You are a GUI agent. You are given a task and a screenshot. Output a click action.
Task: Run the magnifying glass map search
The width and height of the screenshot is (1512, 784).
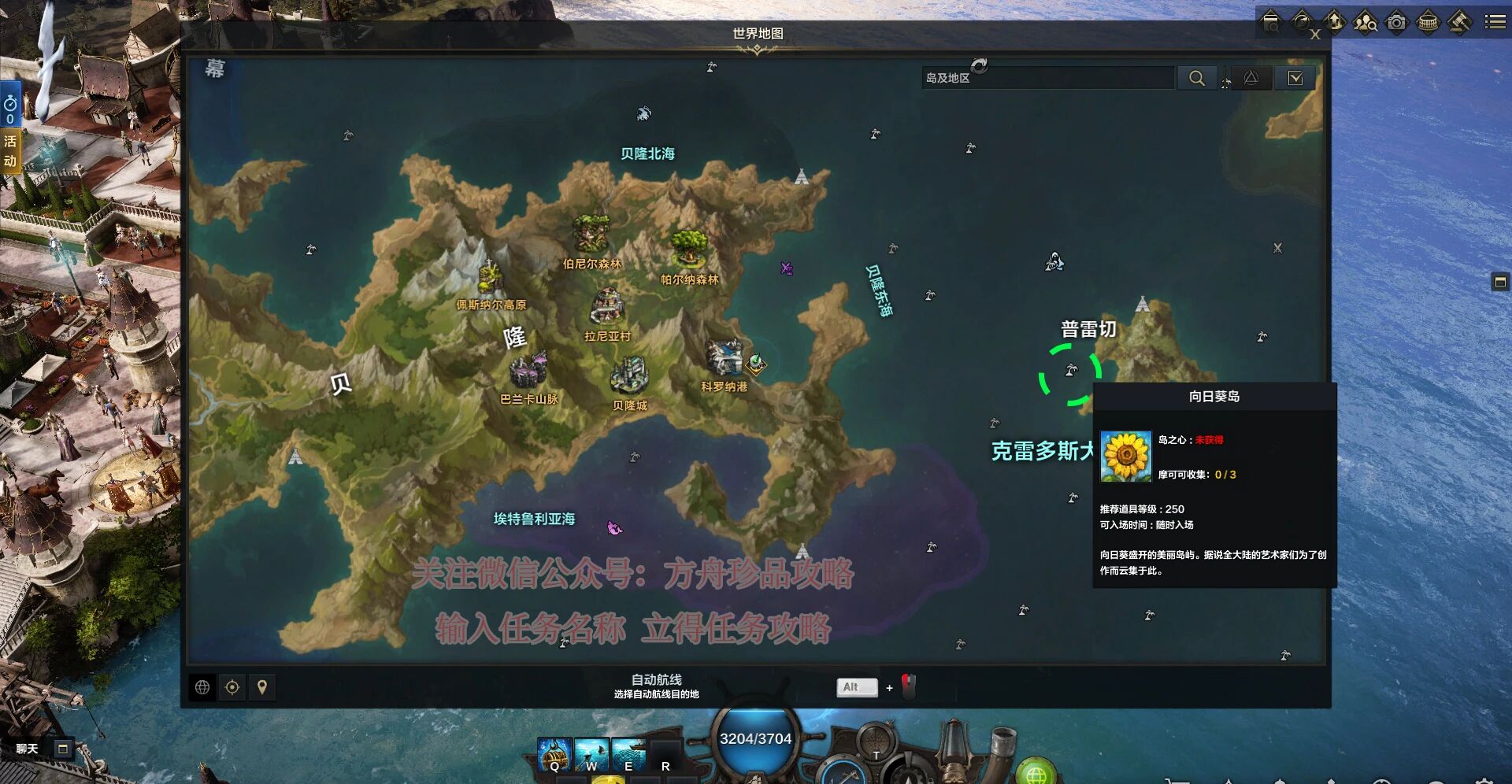(x=1196, y=78)
